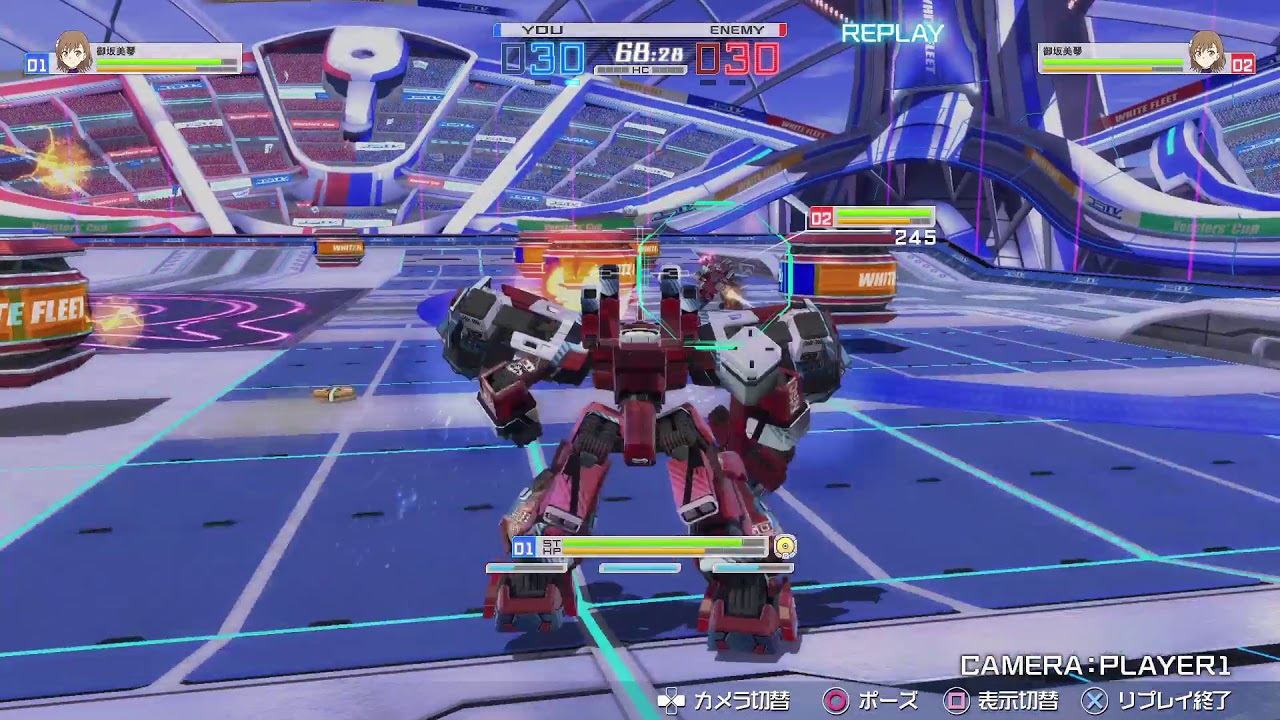
Task: Select the REPLAY label at top of screen
Action: point(893,35)
